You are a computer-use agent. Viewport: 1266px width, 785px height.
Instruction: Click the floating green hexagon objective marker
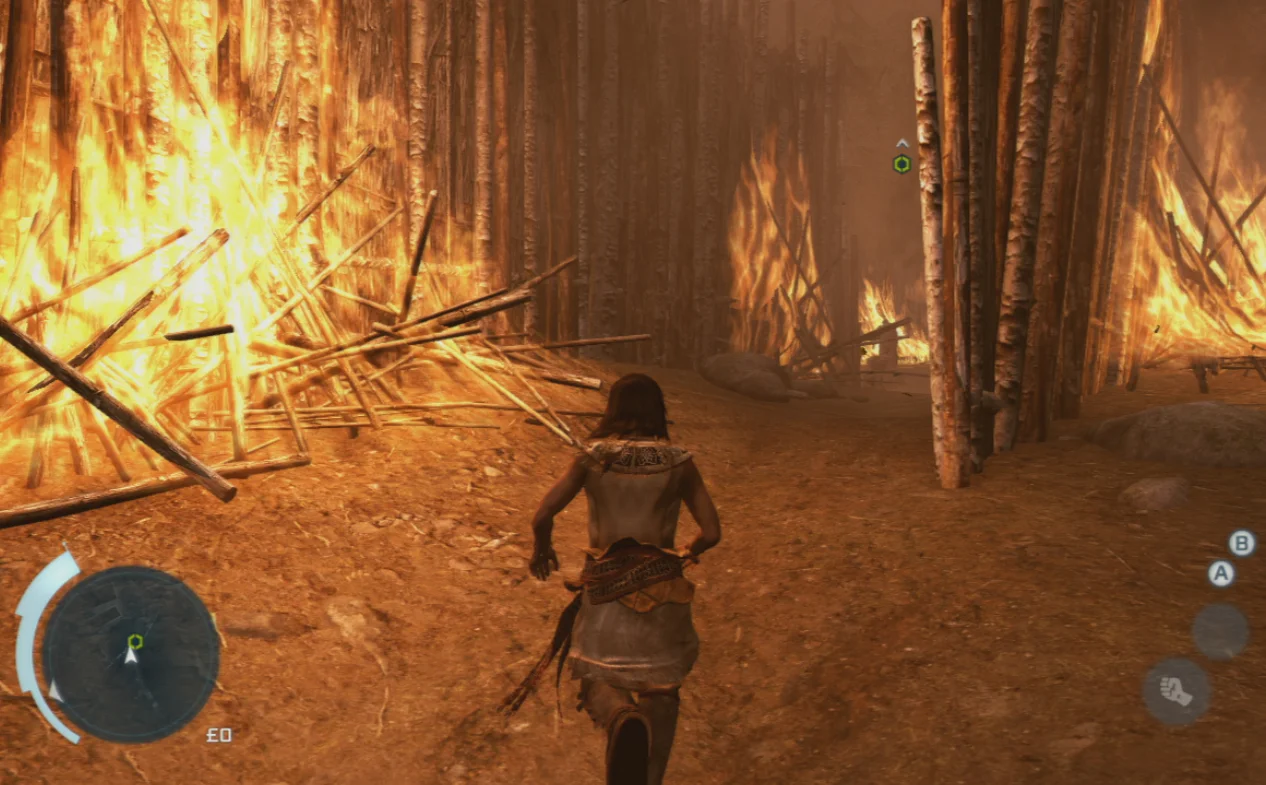pos(902,164)
